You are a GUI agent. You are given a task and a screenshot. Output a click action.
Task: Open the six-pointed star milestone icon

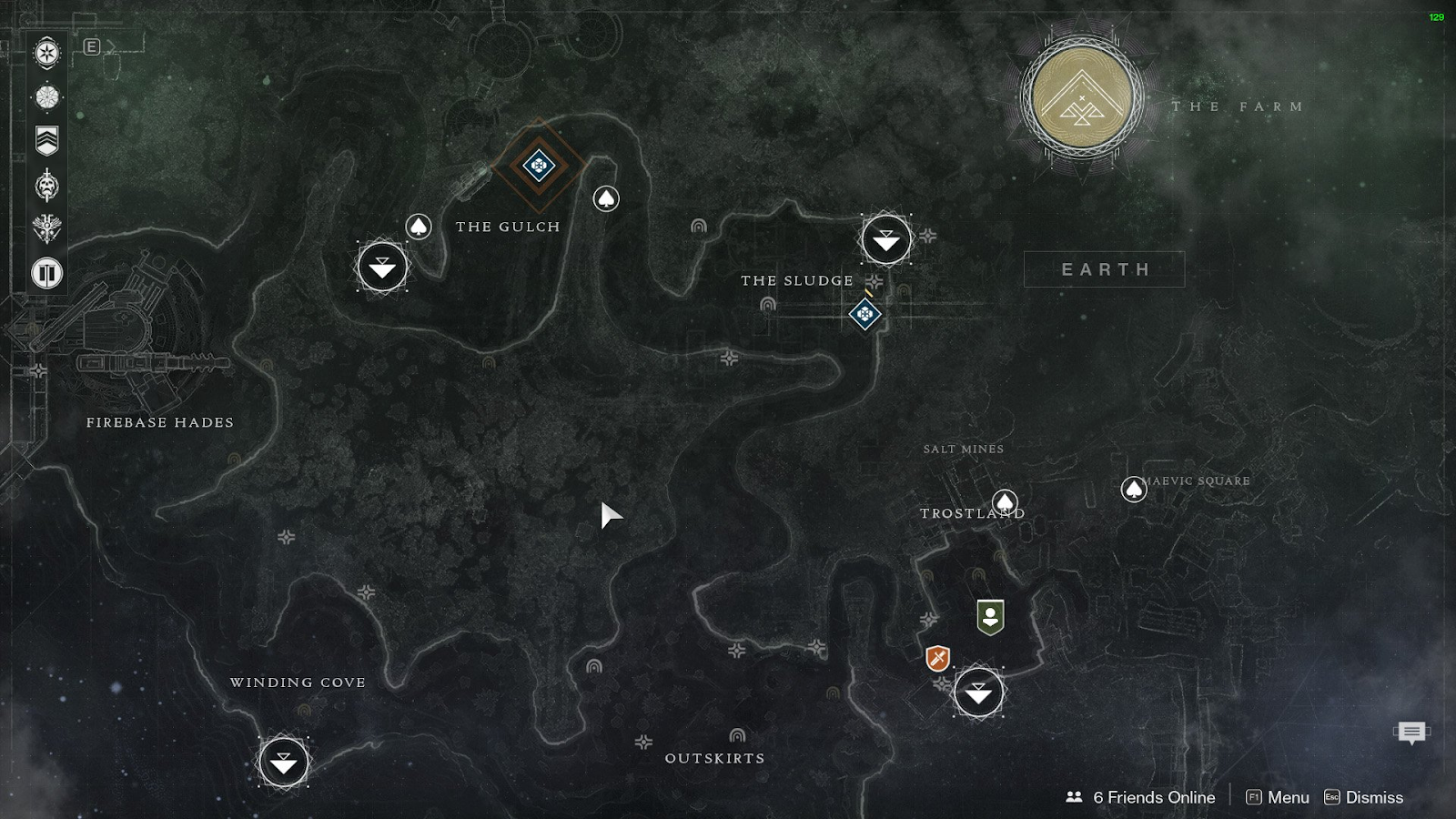(x=47, y=53)
